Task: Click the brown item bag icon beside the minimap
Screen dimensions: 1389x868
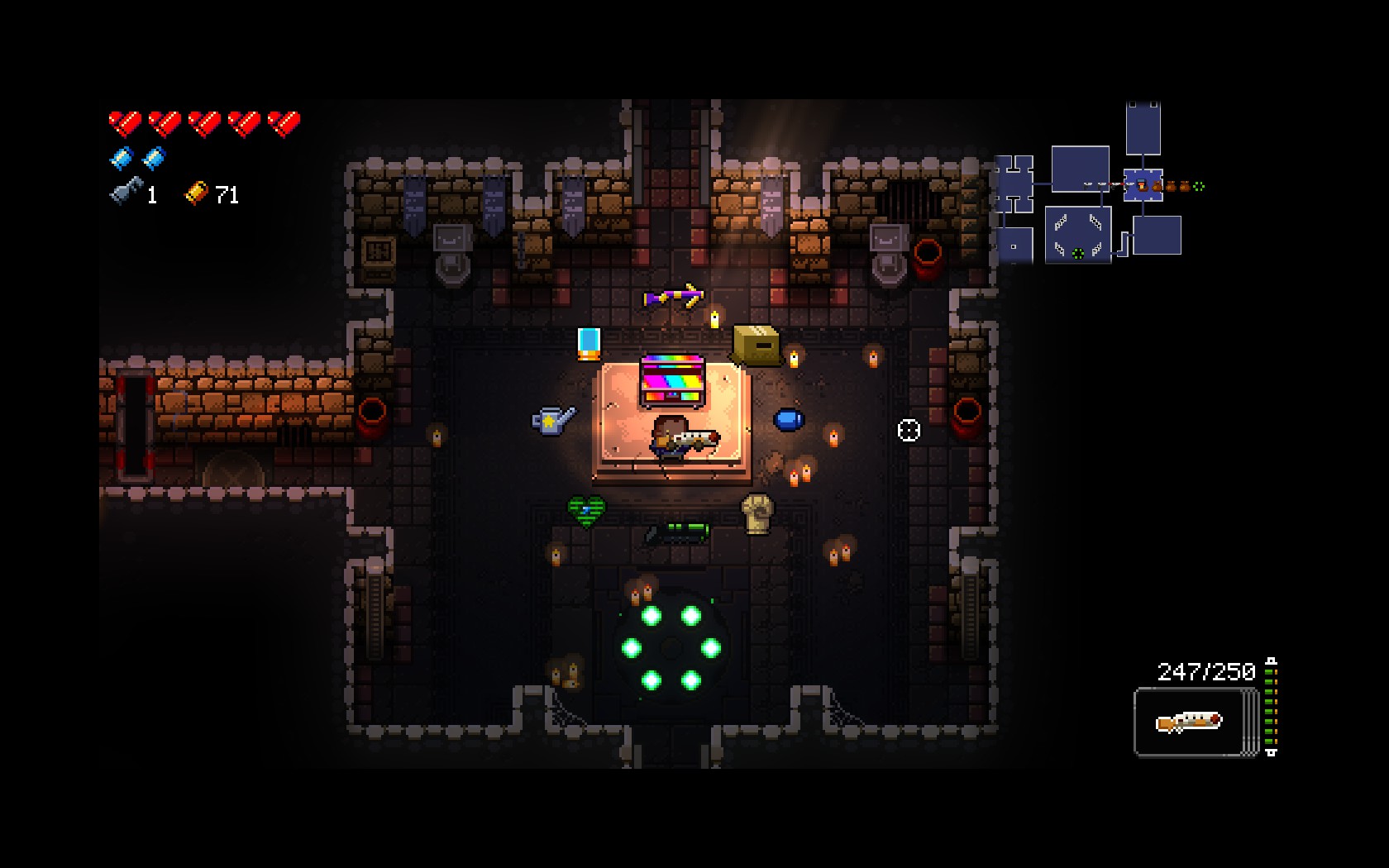Action: [x=1156, y=186]
